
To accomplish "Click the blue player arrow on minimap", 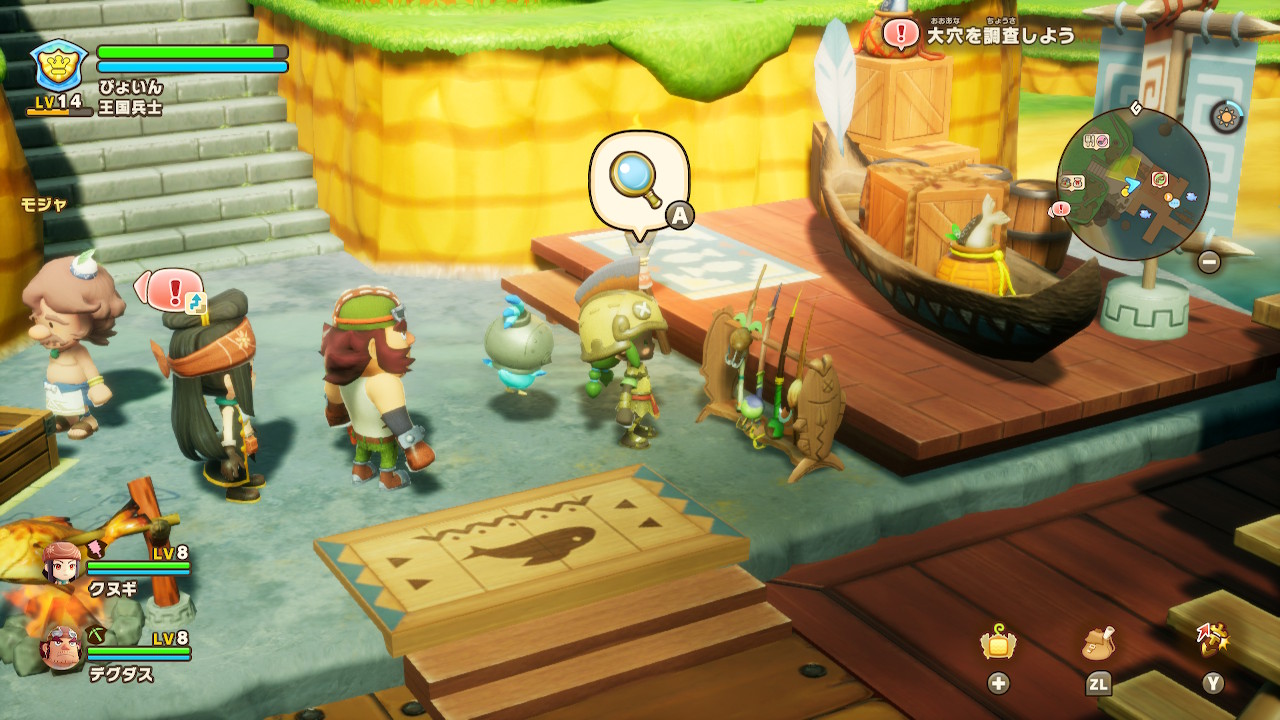I will coord(1132,184).
